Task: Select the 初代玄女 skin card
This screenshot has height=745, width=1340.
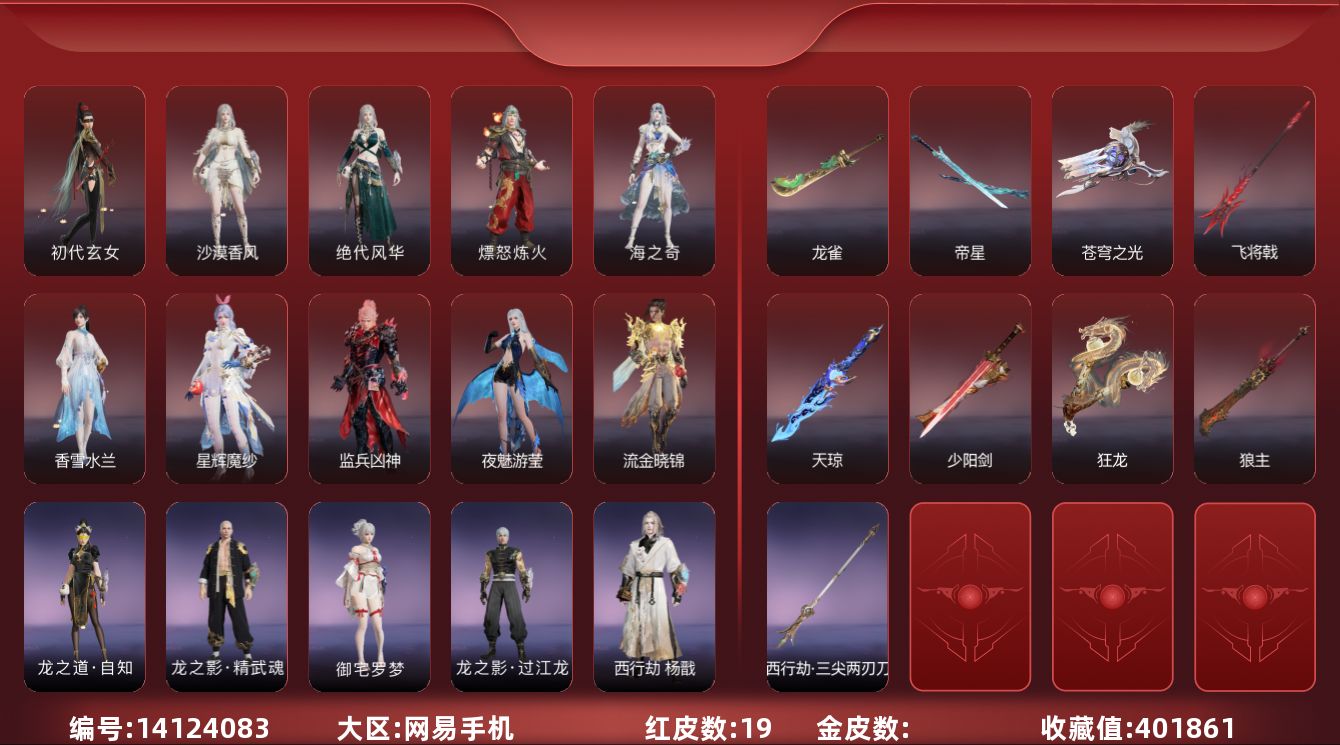Action: (85, 180)
